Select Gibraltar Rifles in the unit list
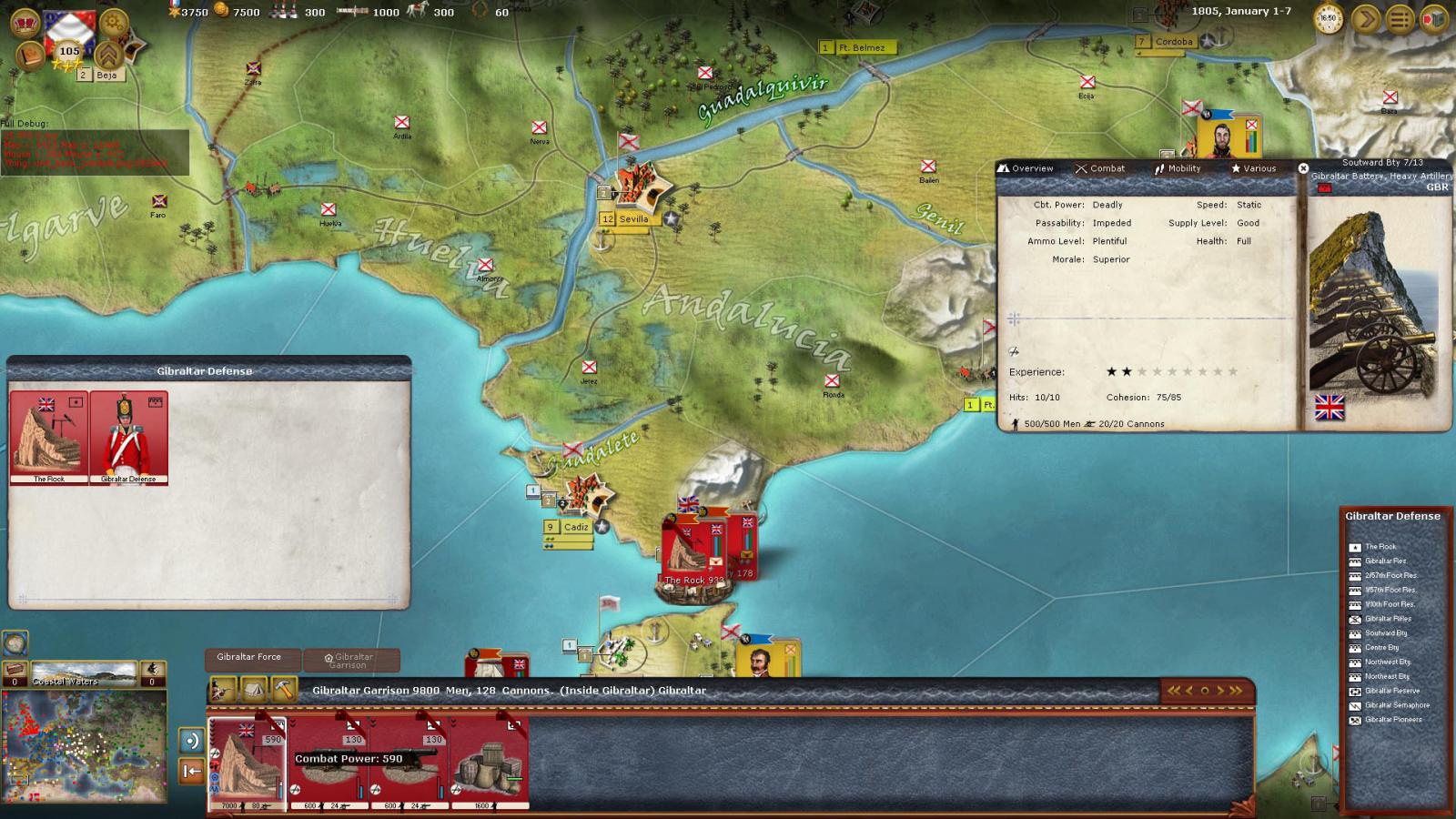 [1387, 619]
